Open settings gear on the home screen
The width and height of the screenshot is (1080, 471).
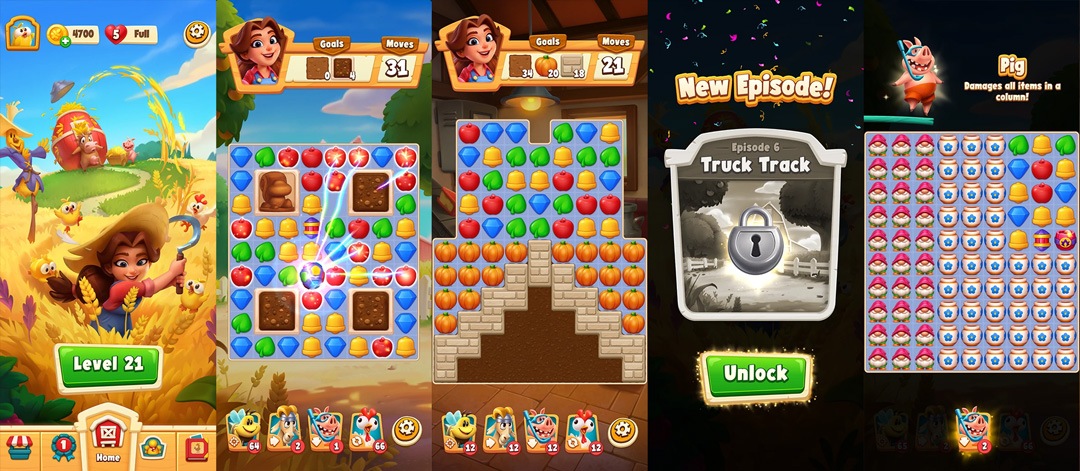[195, 34]
